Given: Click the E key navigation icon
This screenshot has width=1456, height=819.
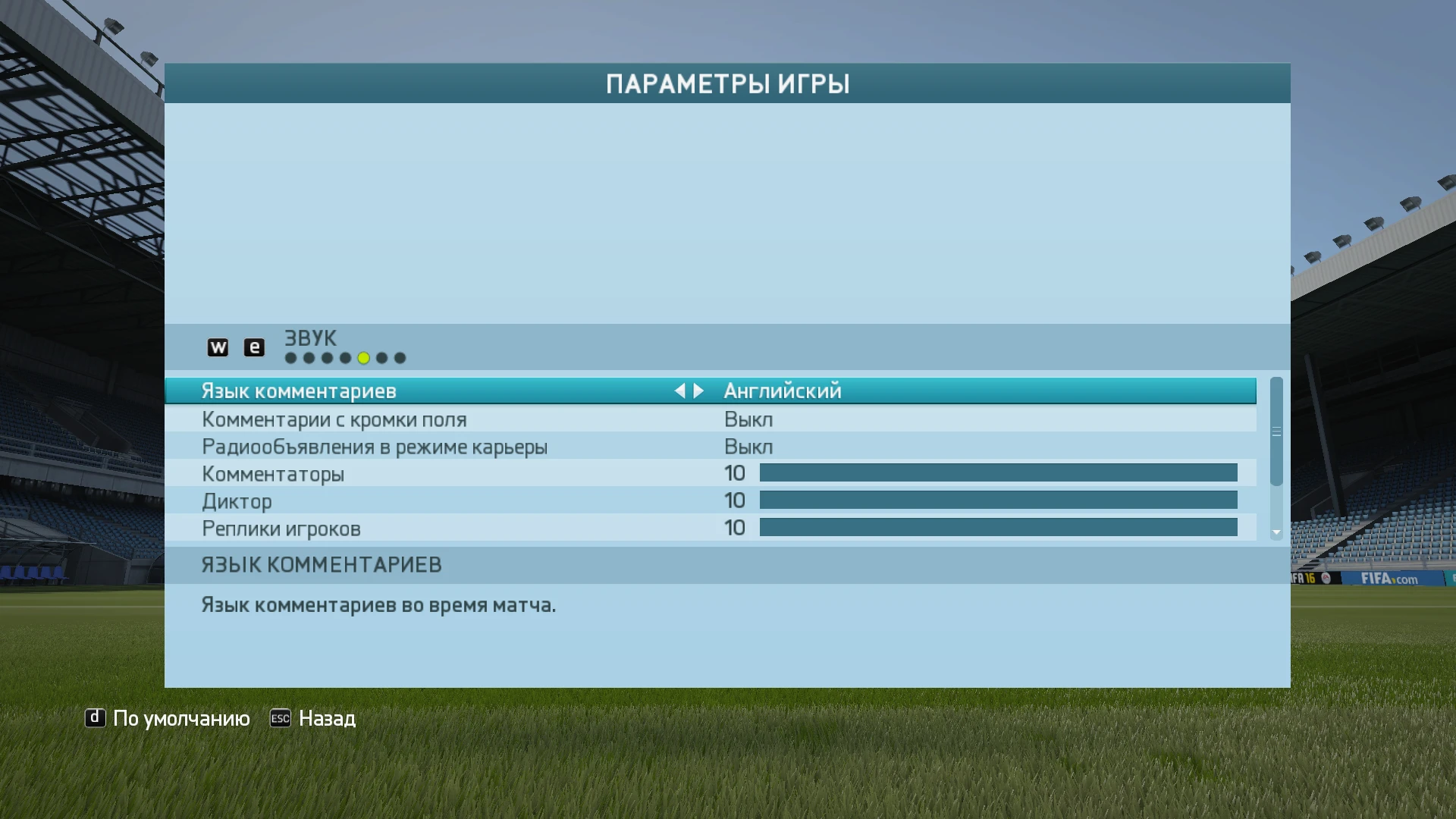Looking at the screenshot, I should tap(254, 347).
